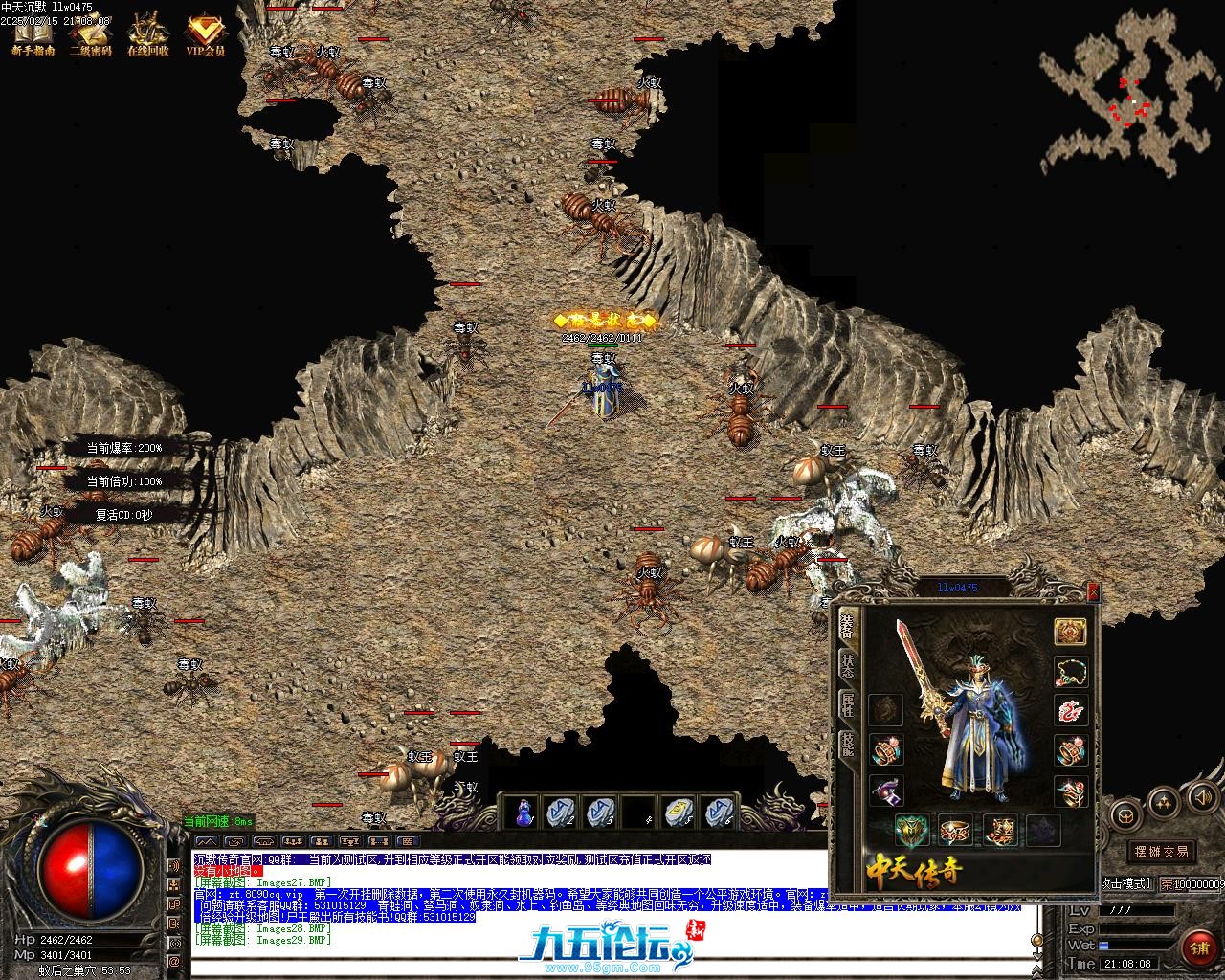Select the red dragon medal slot
This screenshot has width=1225, height=980.
click(x=1070, y=711)
